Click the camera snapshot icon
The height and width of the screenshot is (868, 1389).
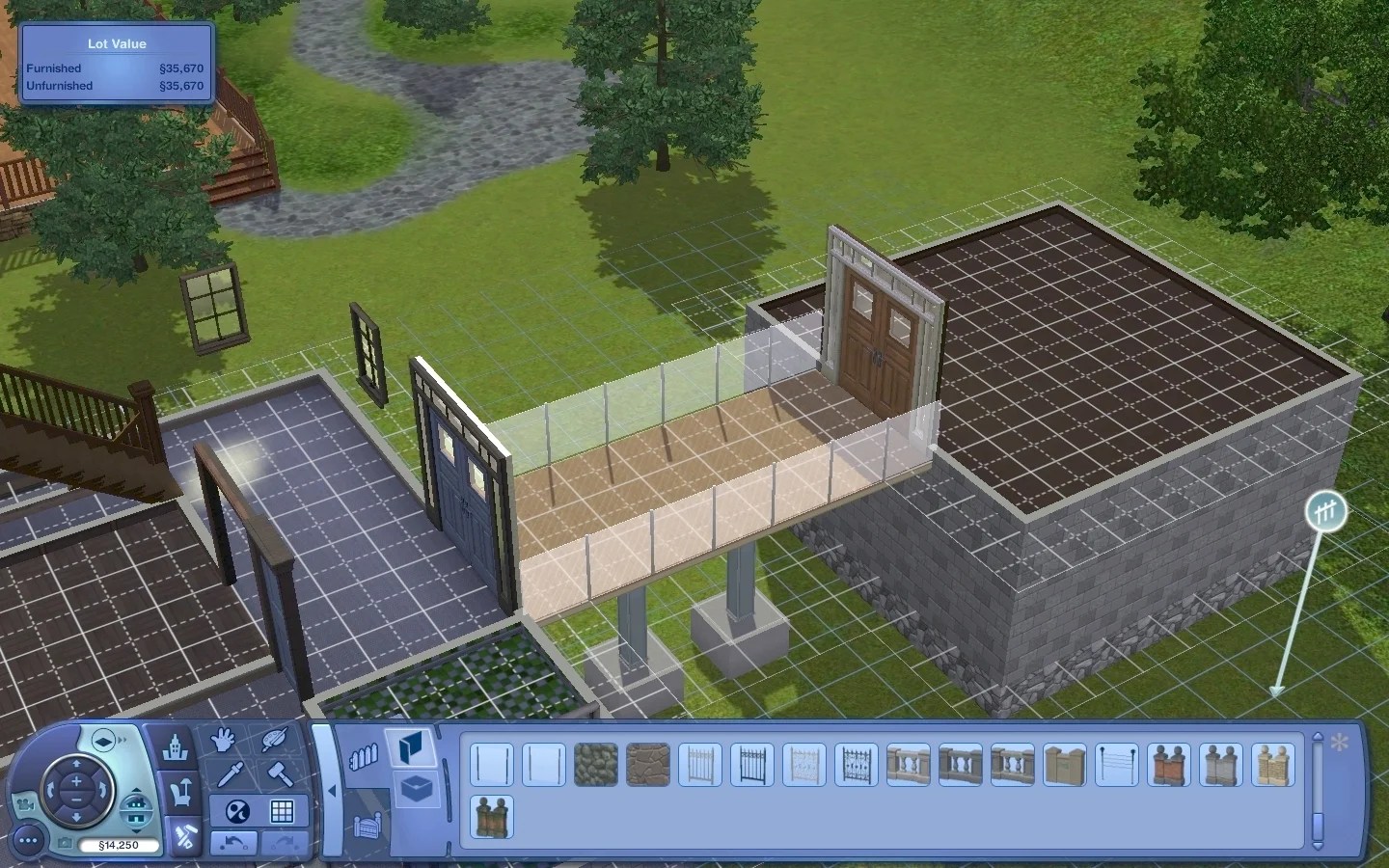[x=65, y=842]
